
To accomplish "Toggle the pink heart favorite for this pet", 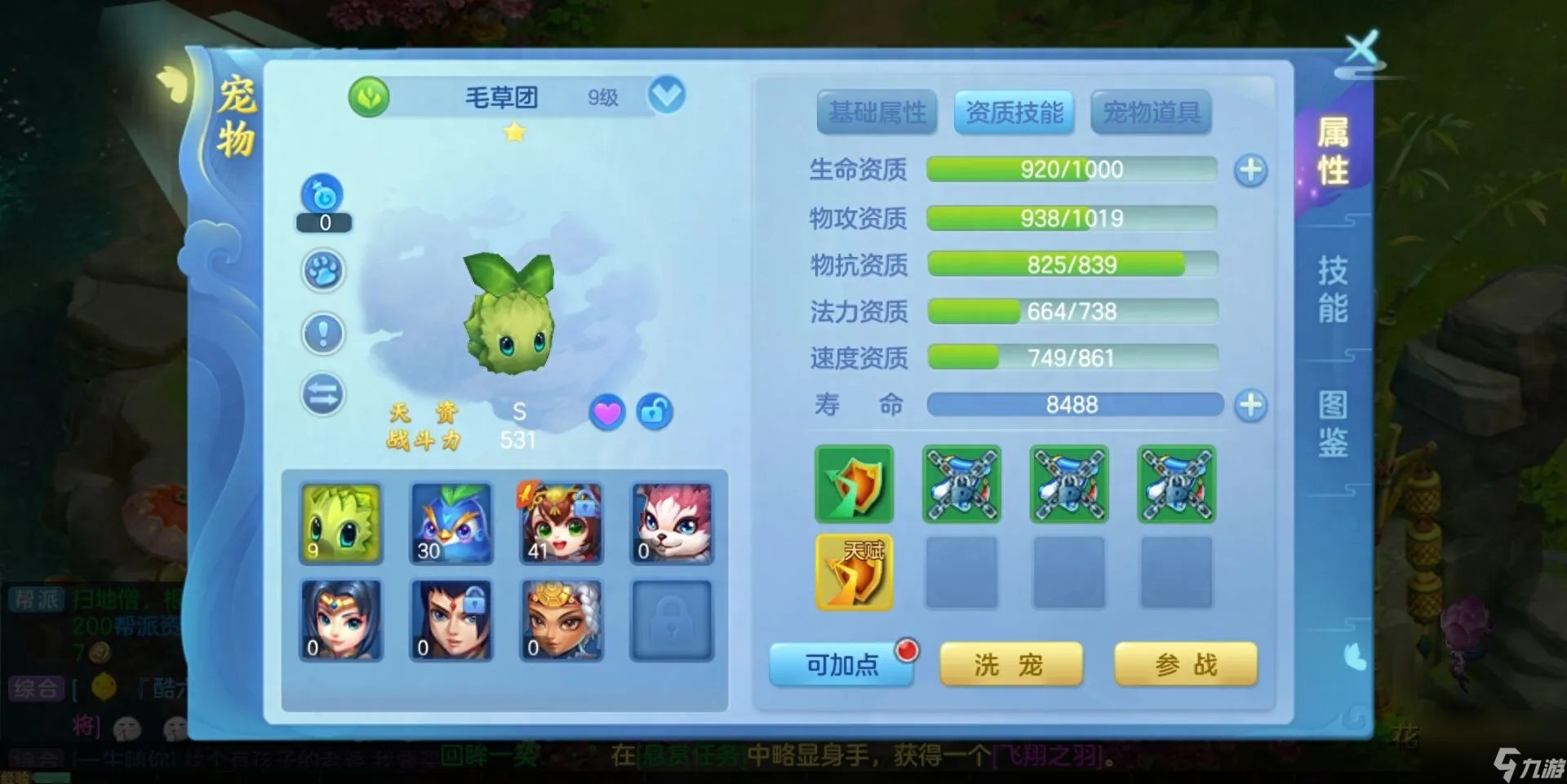I will (606, 414).
